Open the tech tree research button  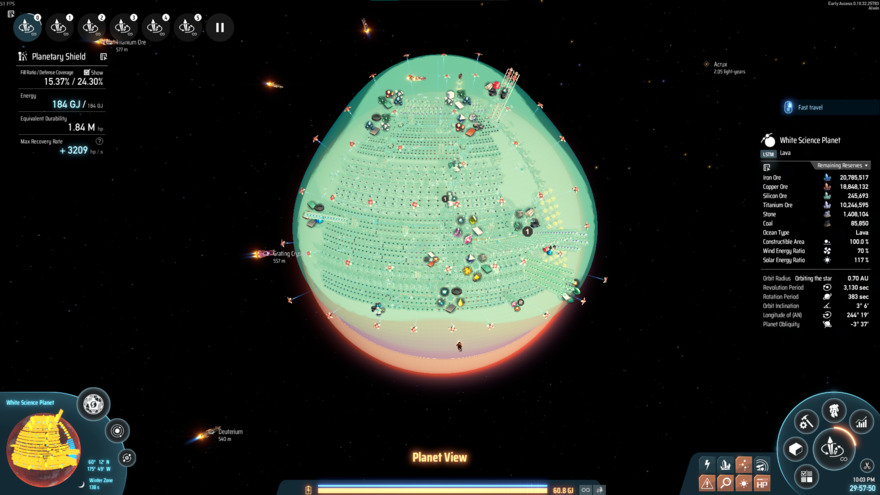(x=833, y=408)
